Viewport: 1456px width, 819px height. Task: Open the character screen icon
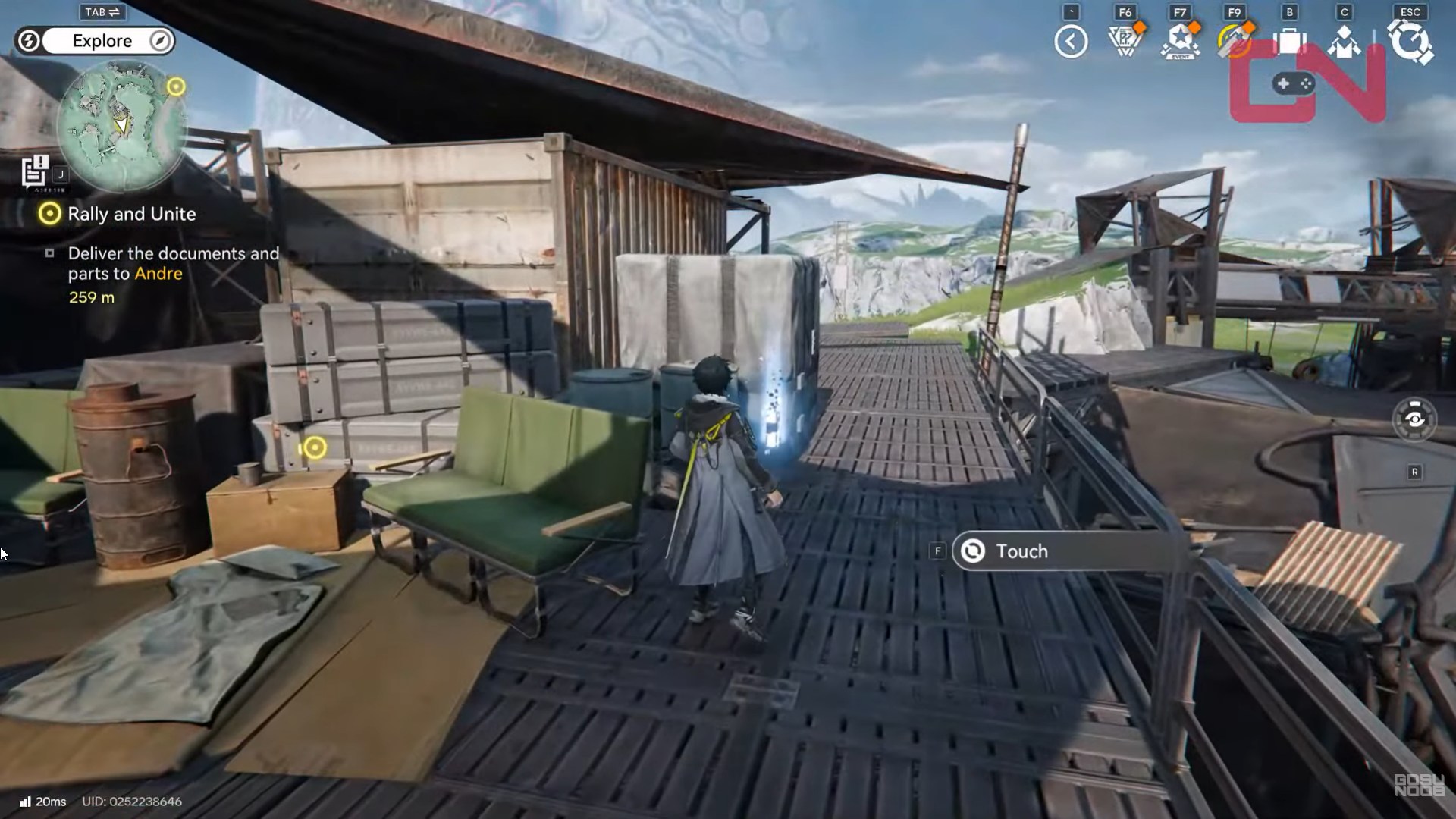[1345, 42]
